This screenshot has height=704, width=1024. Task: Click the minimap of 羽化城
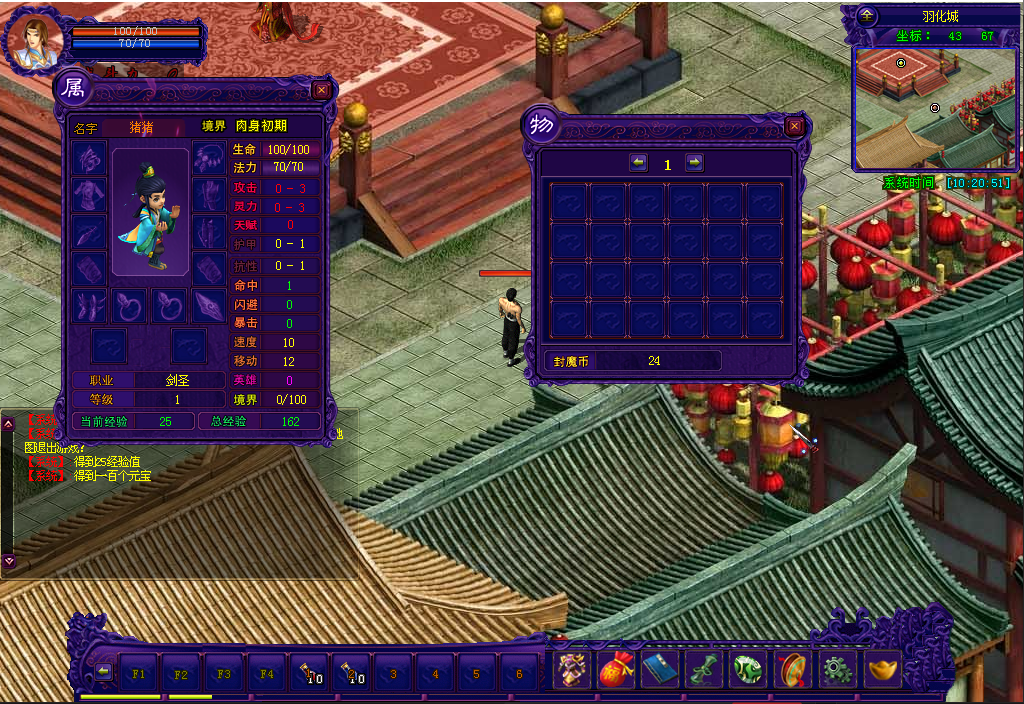[933, 108]
